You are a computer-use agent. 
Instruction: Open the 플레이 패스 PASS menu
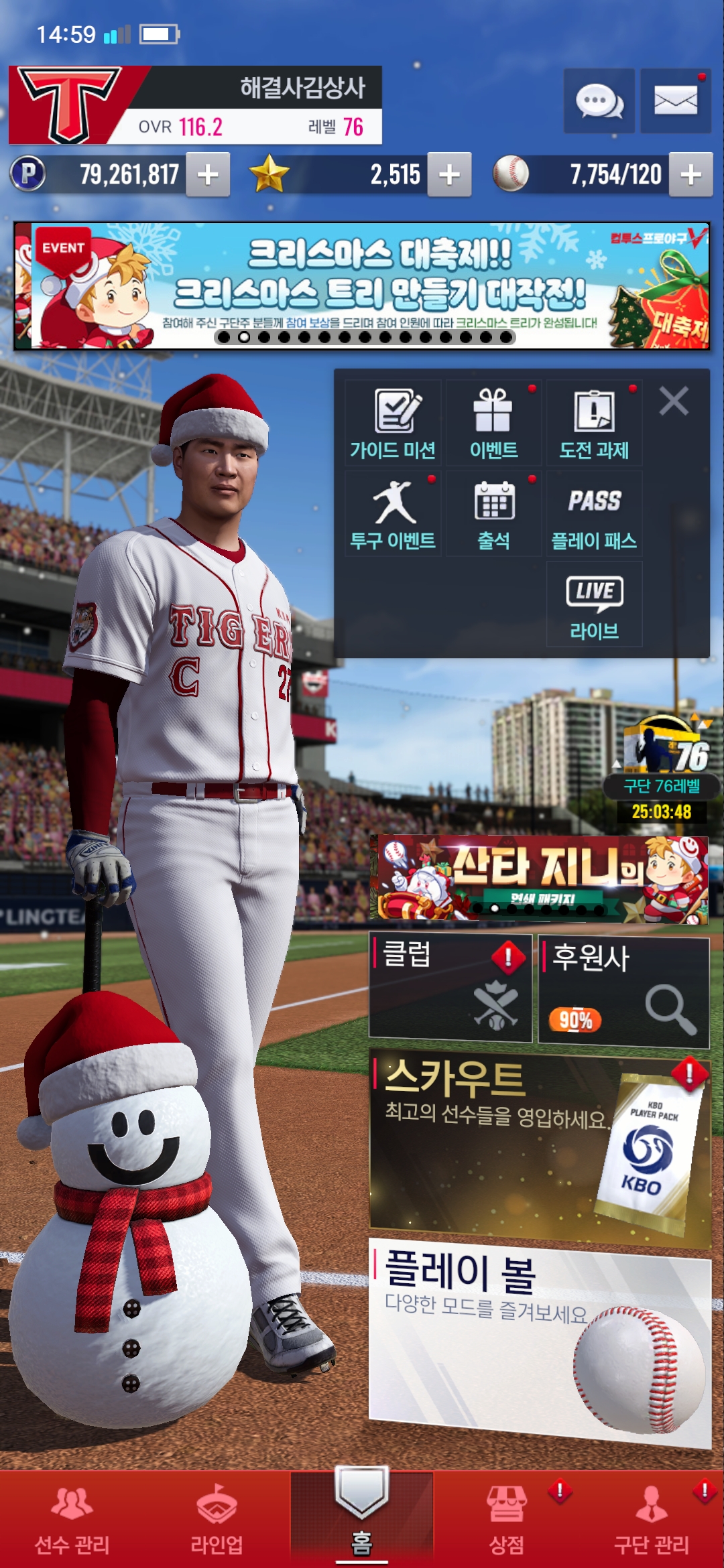tap(594, 514)
